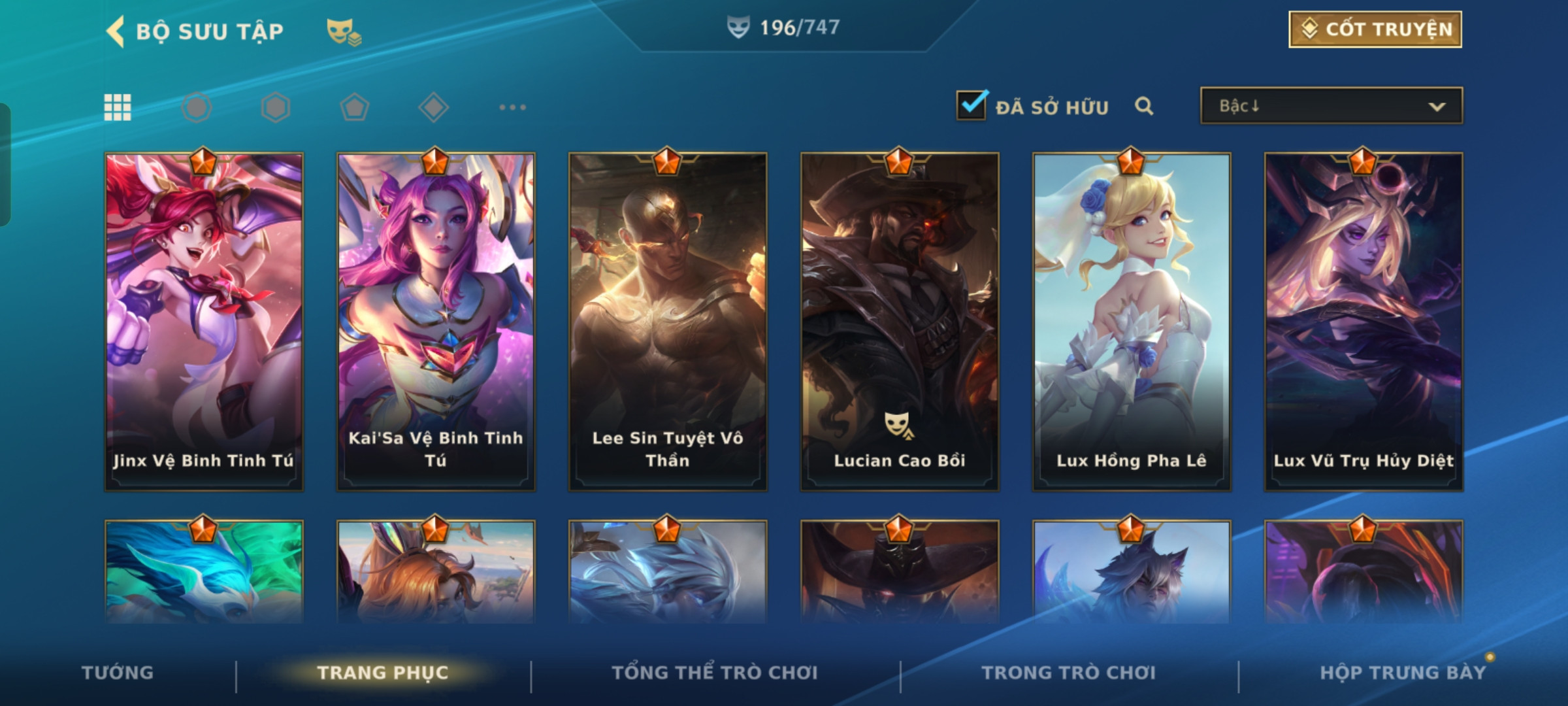Open the skin search magnifier
Image resolution: width=1568 pixels, height=706 pixels.
point(1144,106)
